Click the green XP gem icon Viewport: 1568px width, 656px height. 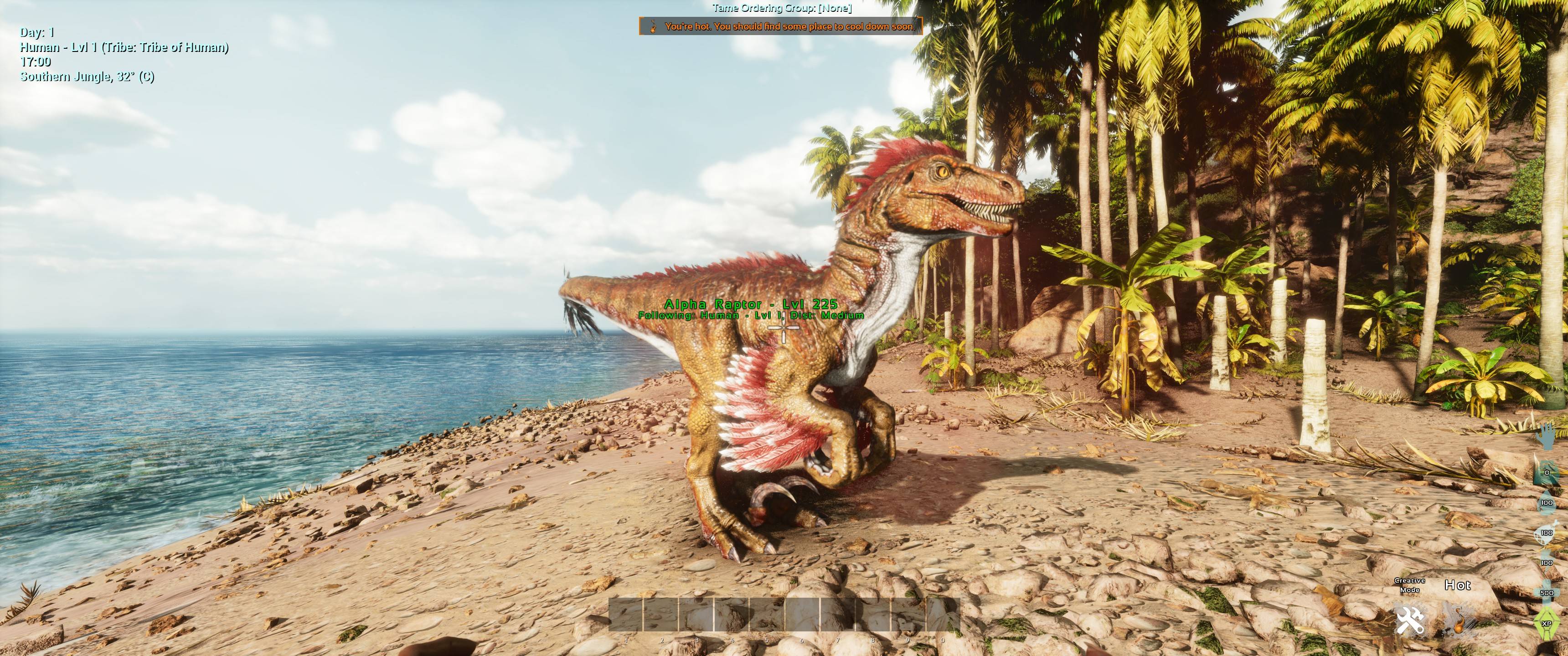(1547, 623)
